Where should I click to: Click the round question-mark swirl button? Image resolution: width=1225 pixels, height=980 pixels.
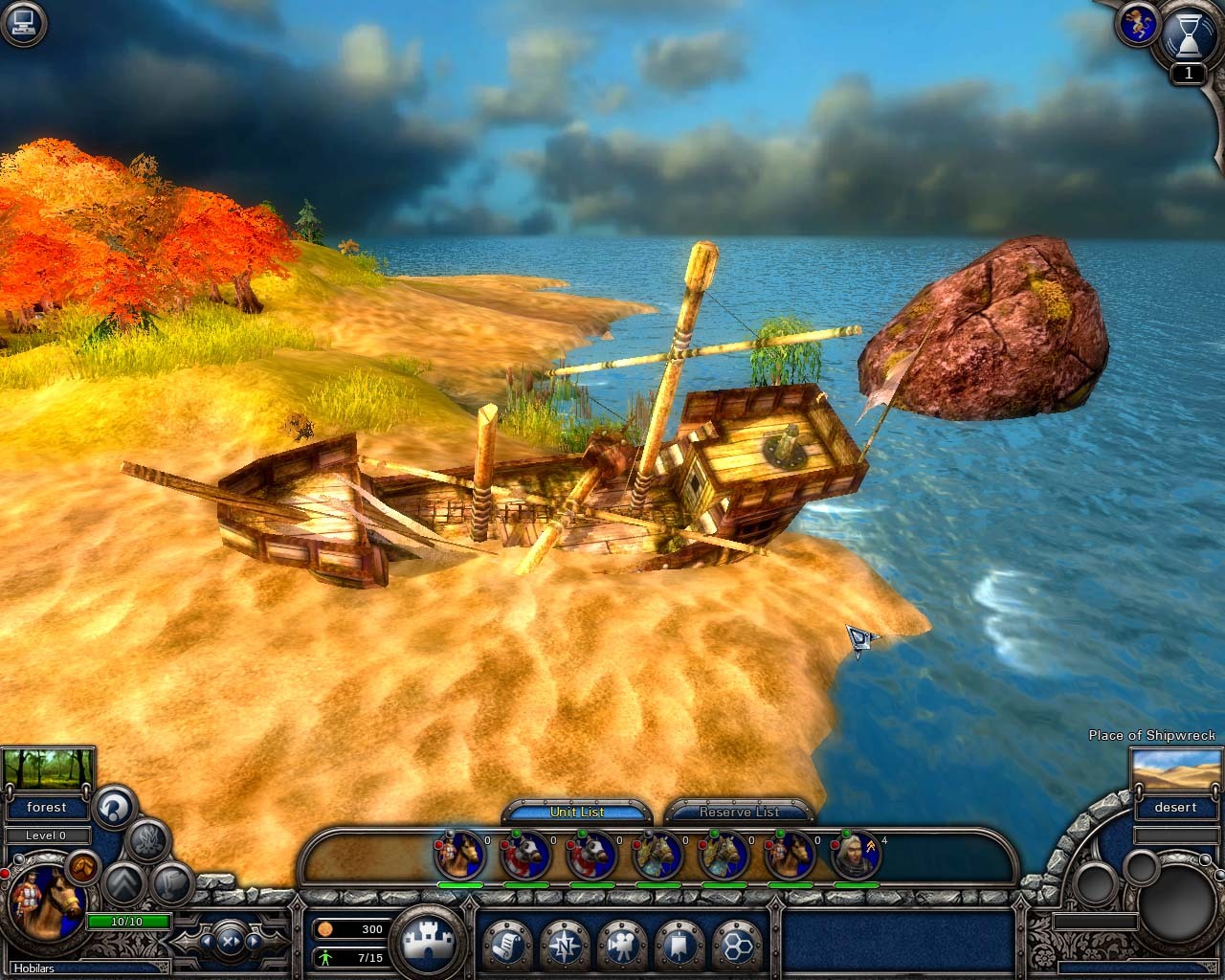115,805
